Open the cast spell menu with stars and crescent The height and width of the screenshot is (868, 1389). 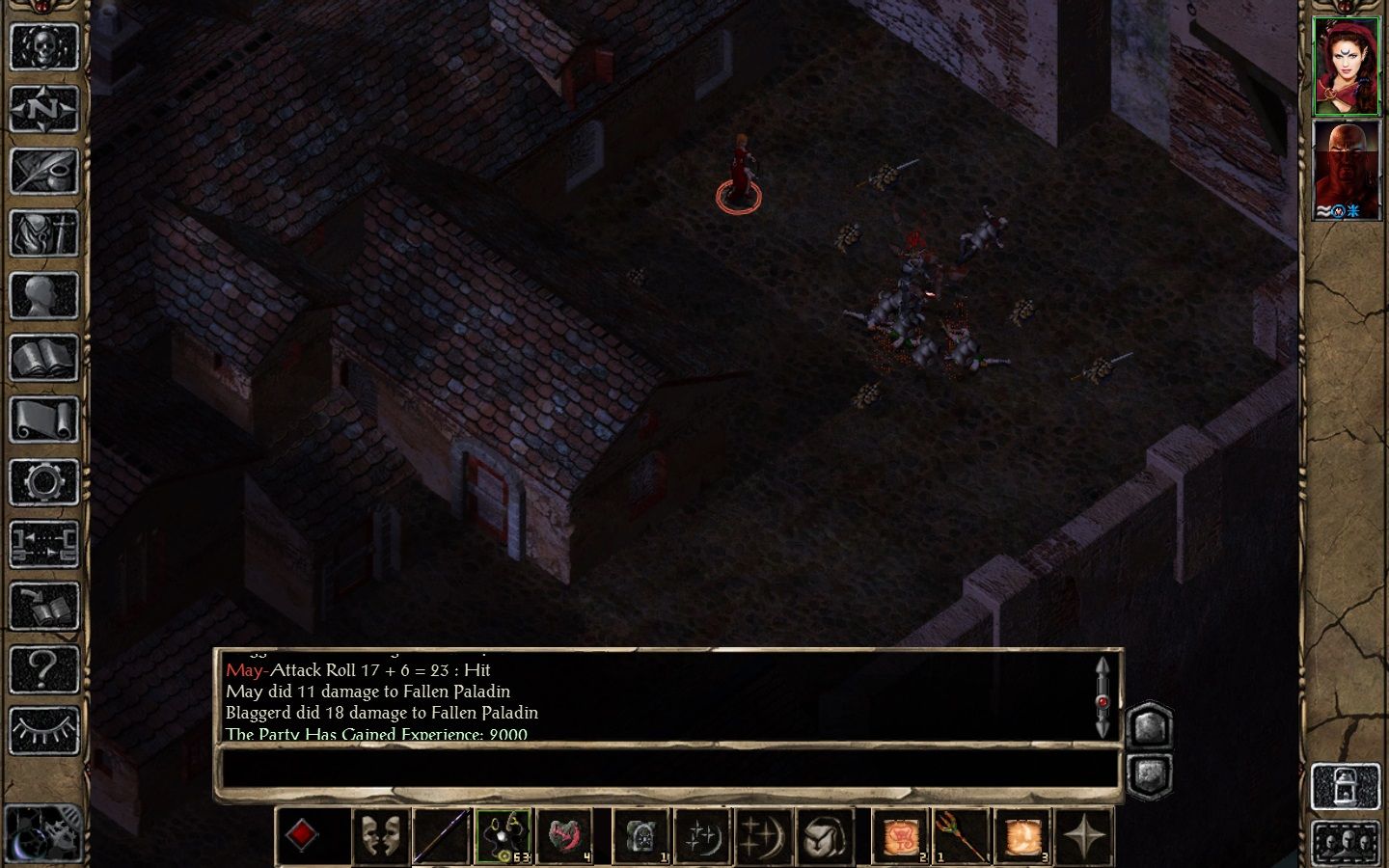point(701,835)
